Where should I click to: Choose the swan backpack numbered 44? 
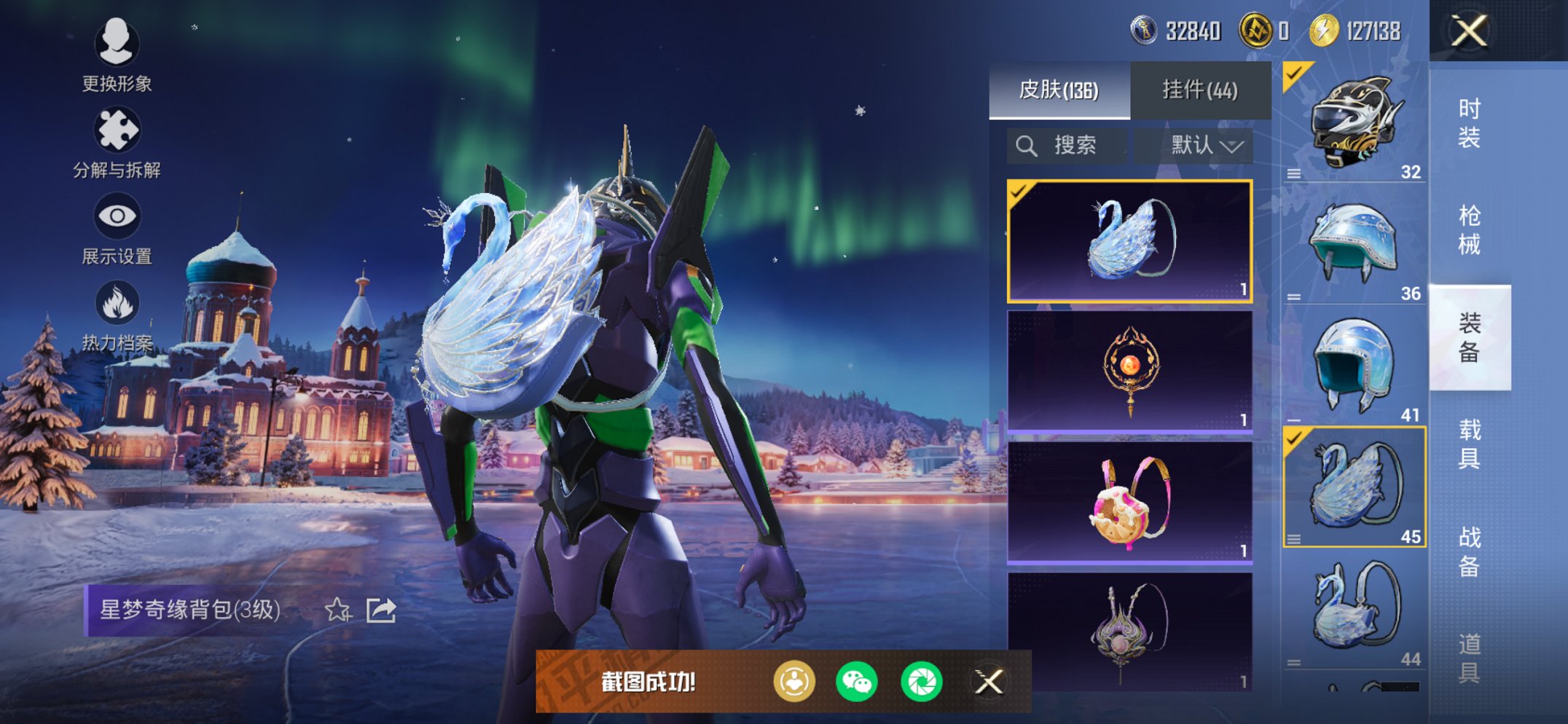click(1353, 609)
